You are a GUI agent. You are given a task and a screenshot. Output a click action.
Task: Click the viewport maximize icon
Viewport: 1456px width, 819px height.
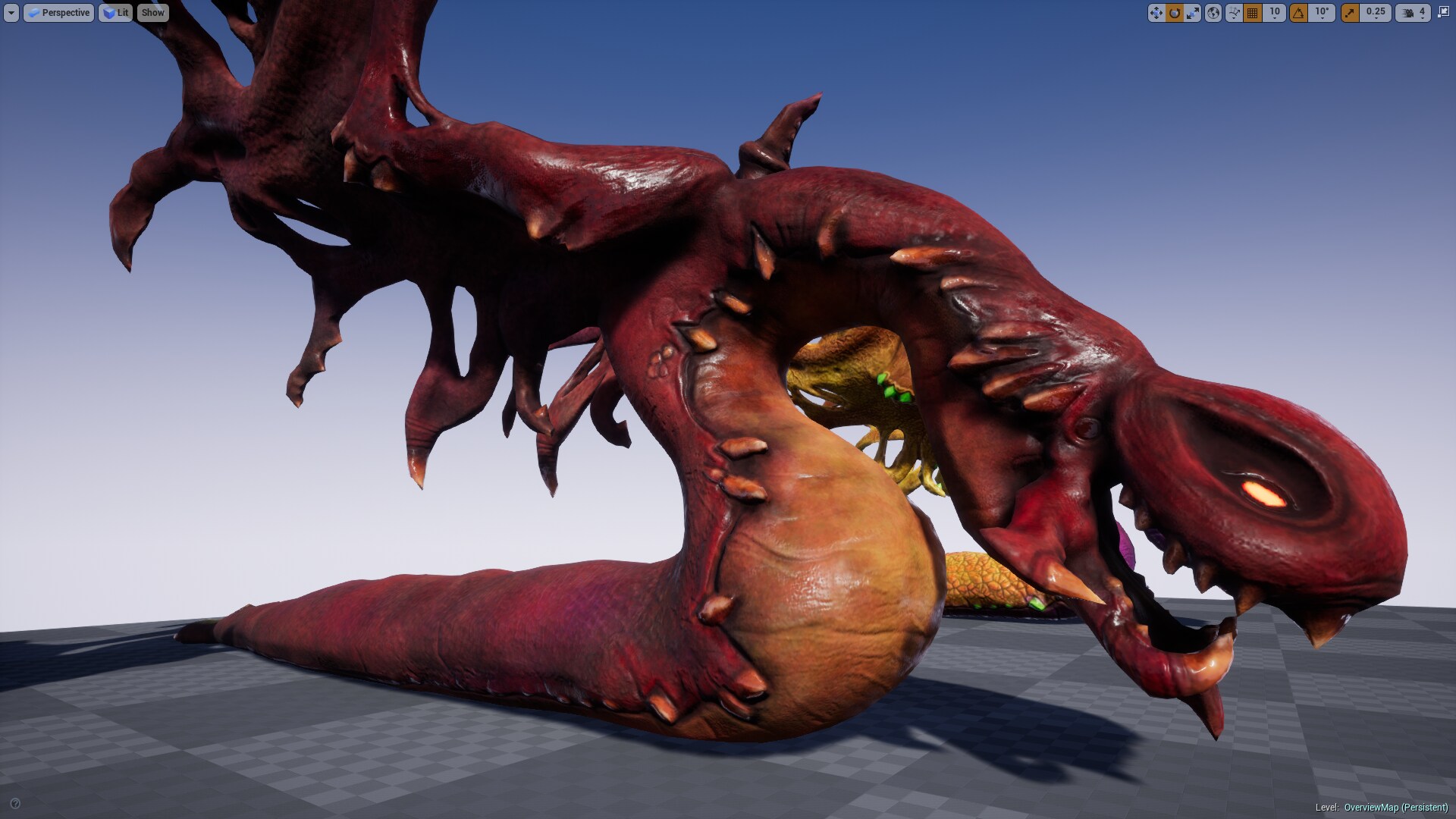(x=1442, y=12)
